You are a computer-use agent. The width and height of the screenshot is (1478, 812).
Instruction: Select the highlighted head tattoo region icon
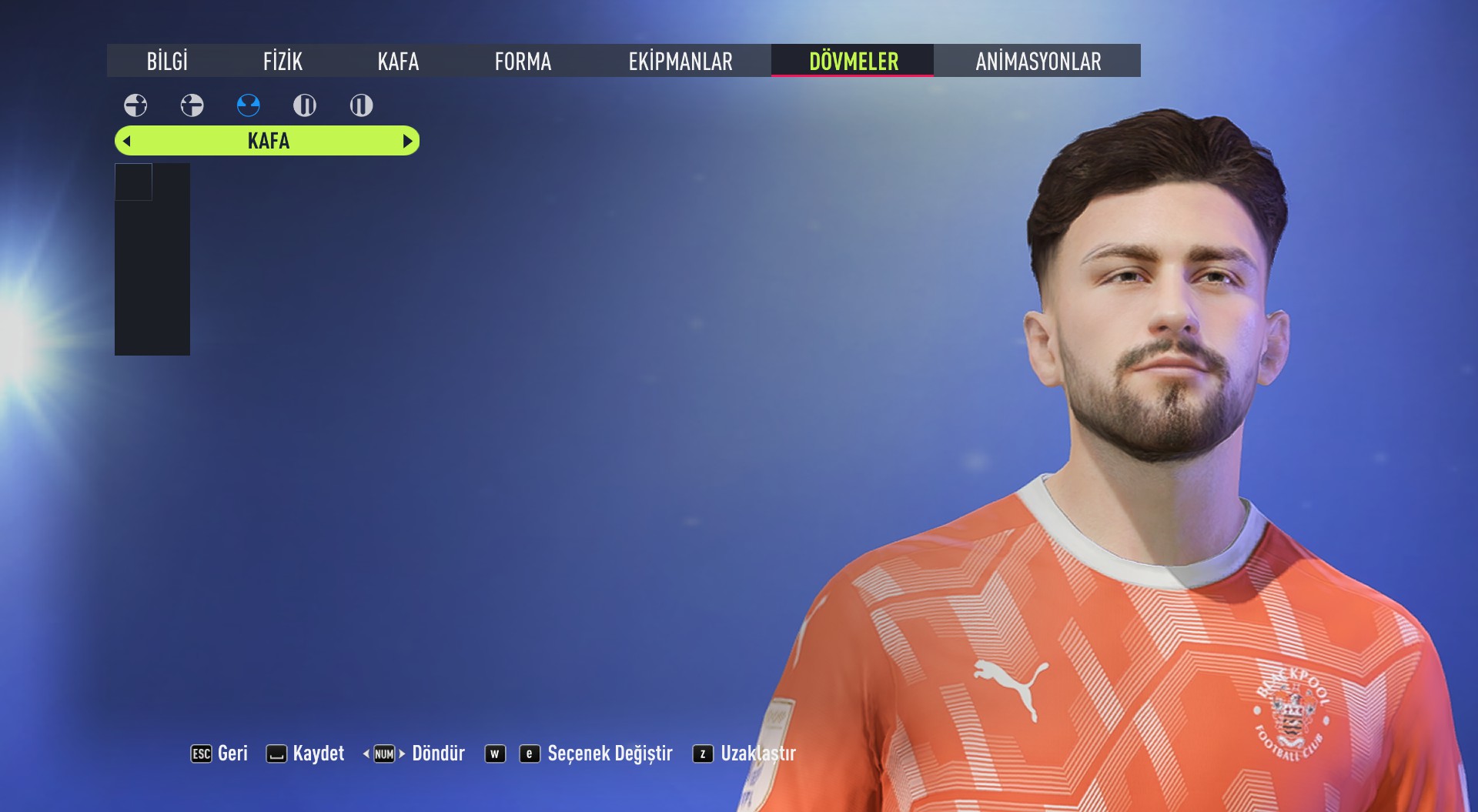point(248,106)
